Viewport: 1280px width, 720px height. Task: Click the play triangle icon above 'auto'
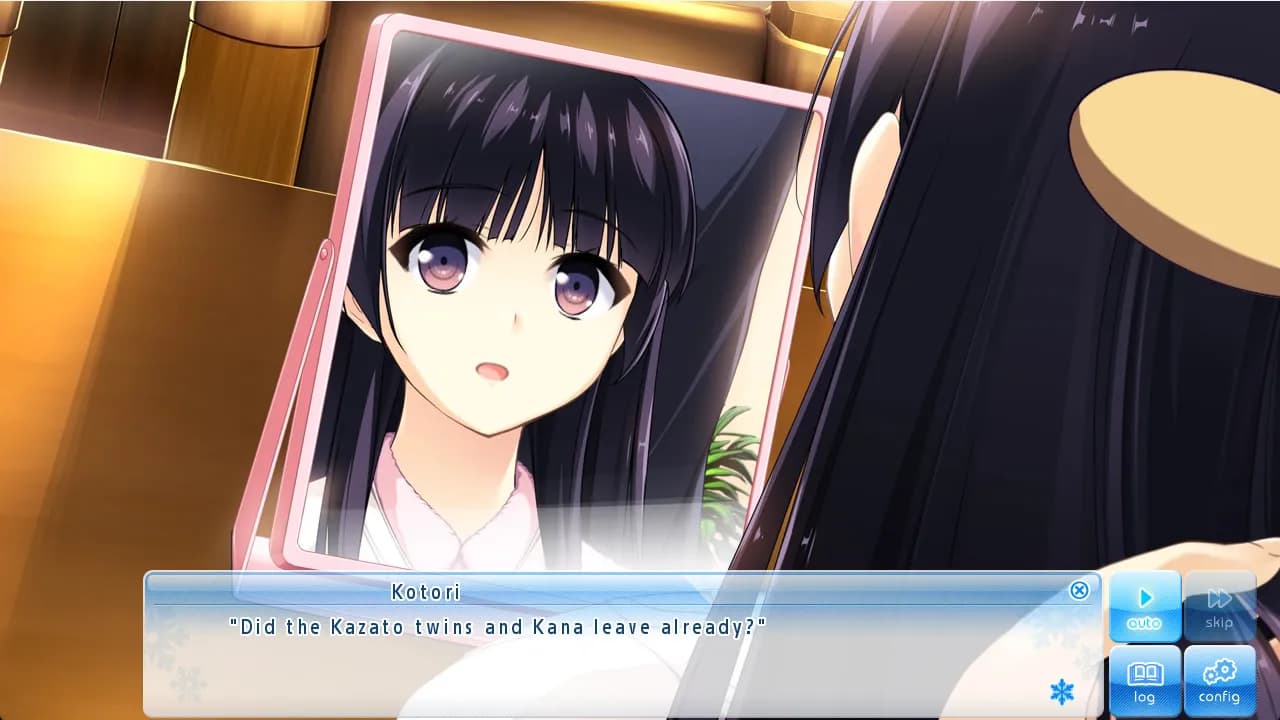pos(1144,596)
